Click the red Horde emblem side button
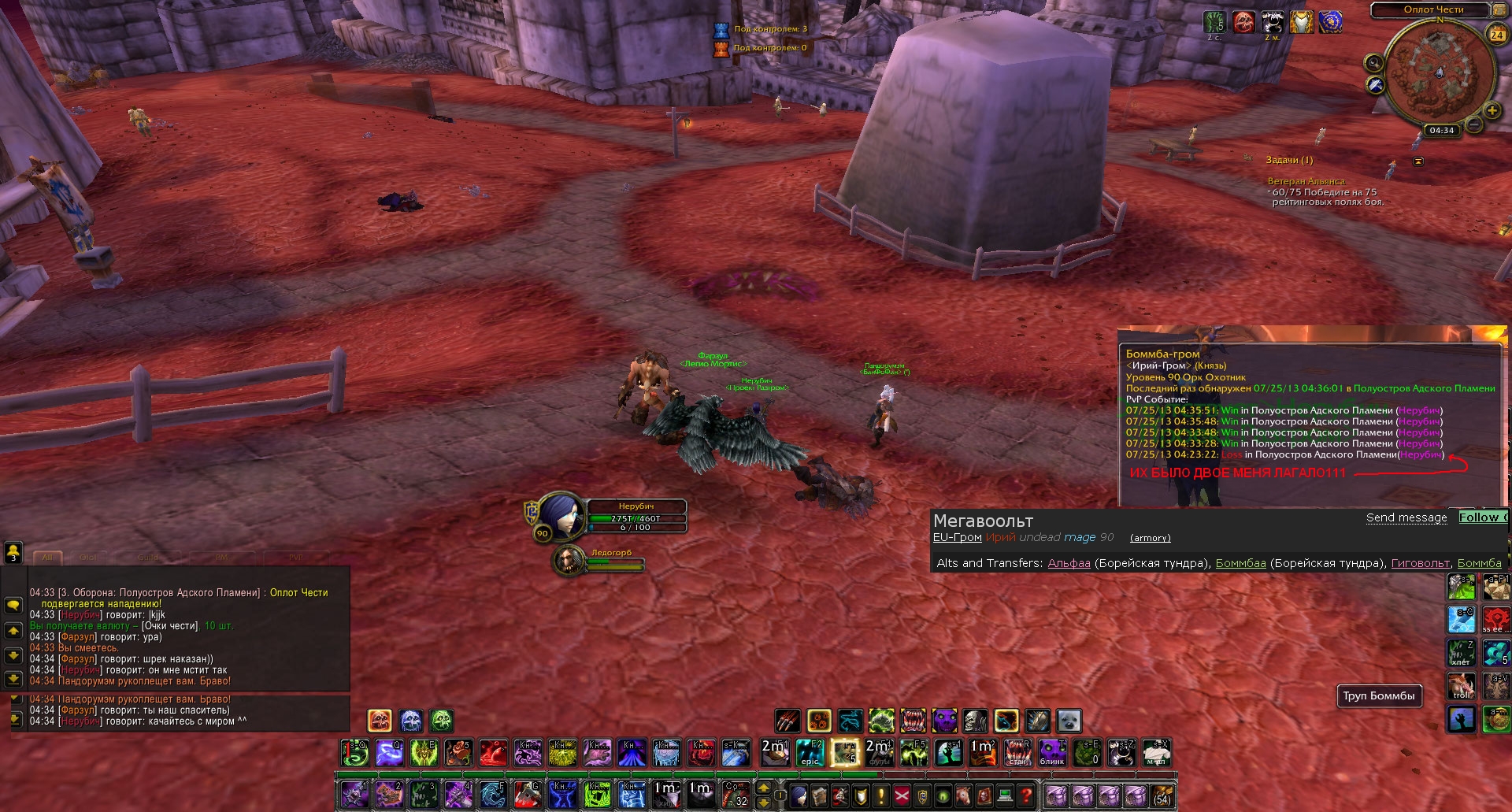This screenshot has width=1512, height=812. pyautogui.click(x=1496, y=619)
